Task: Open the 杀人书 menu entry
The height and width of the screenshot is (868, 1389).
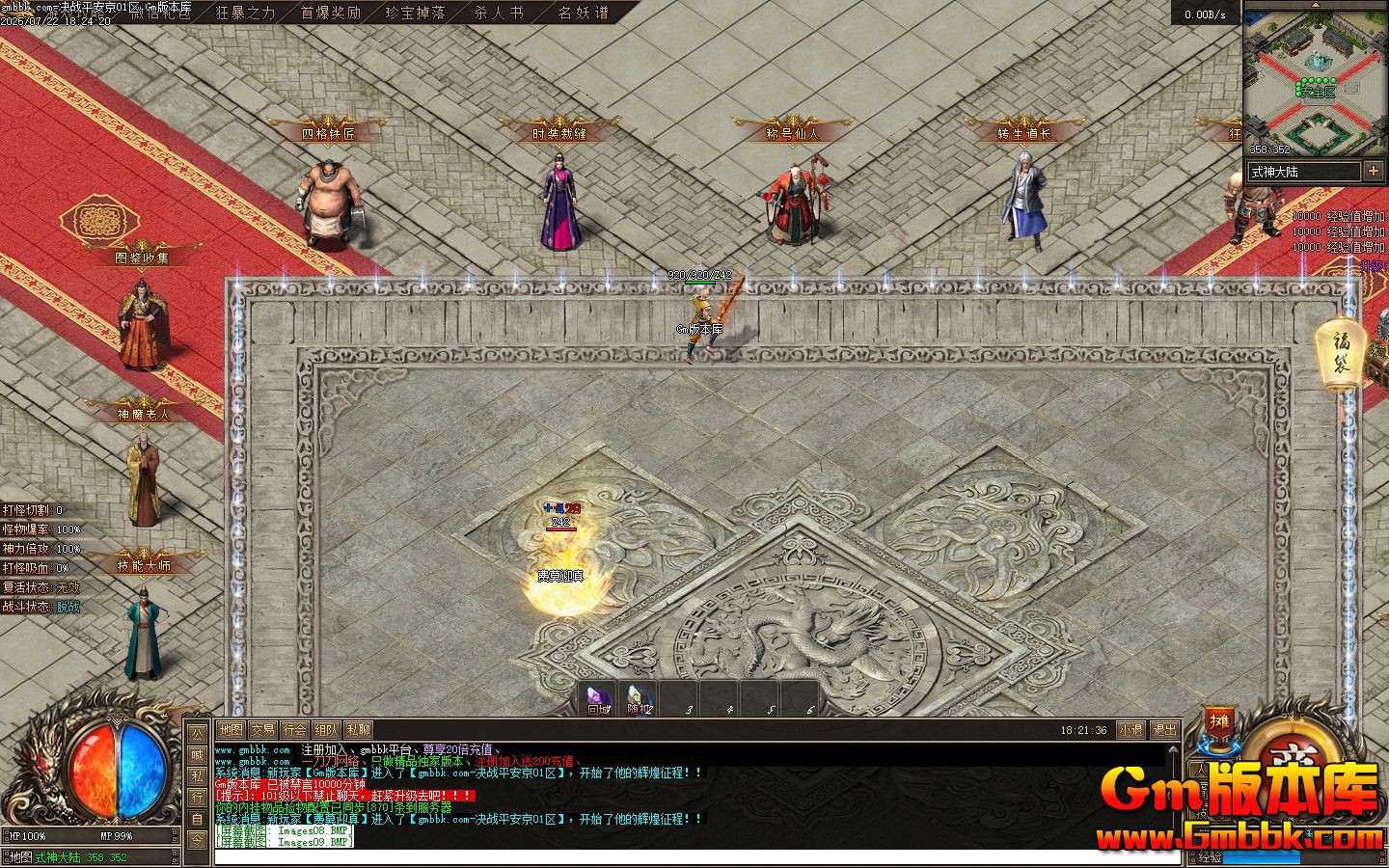Action: (x=499, y=13)
